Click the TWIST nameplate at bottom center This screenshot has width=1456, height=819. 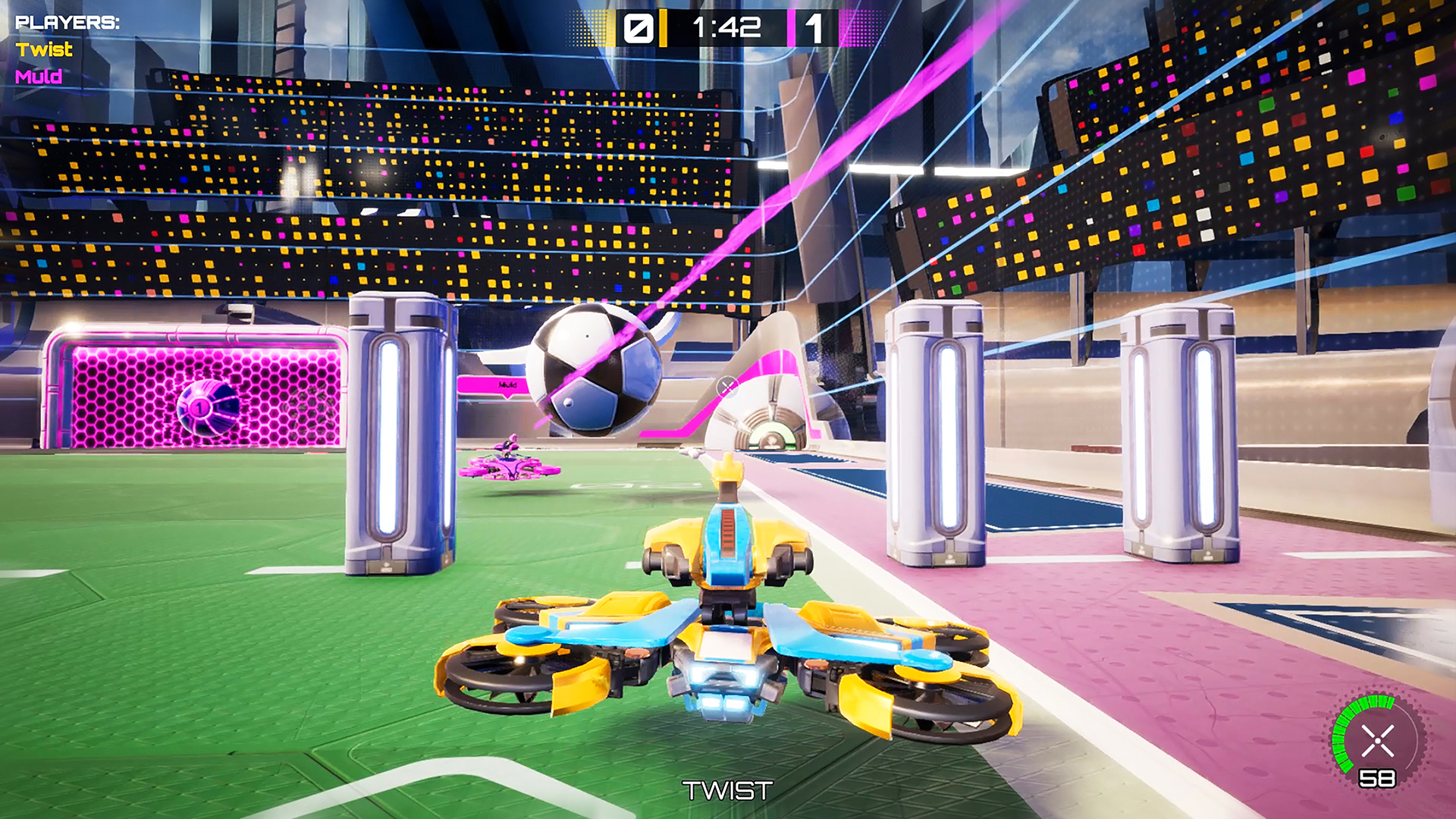726,789
